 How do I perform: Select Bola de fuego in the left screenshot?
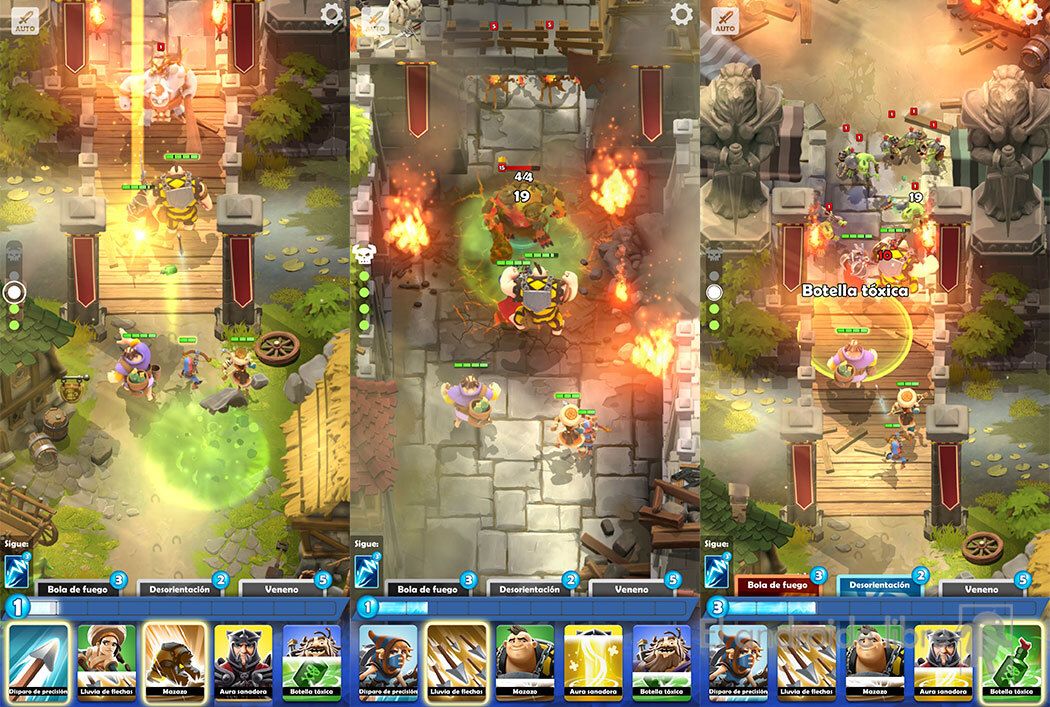pos(76,590)
